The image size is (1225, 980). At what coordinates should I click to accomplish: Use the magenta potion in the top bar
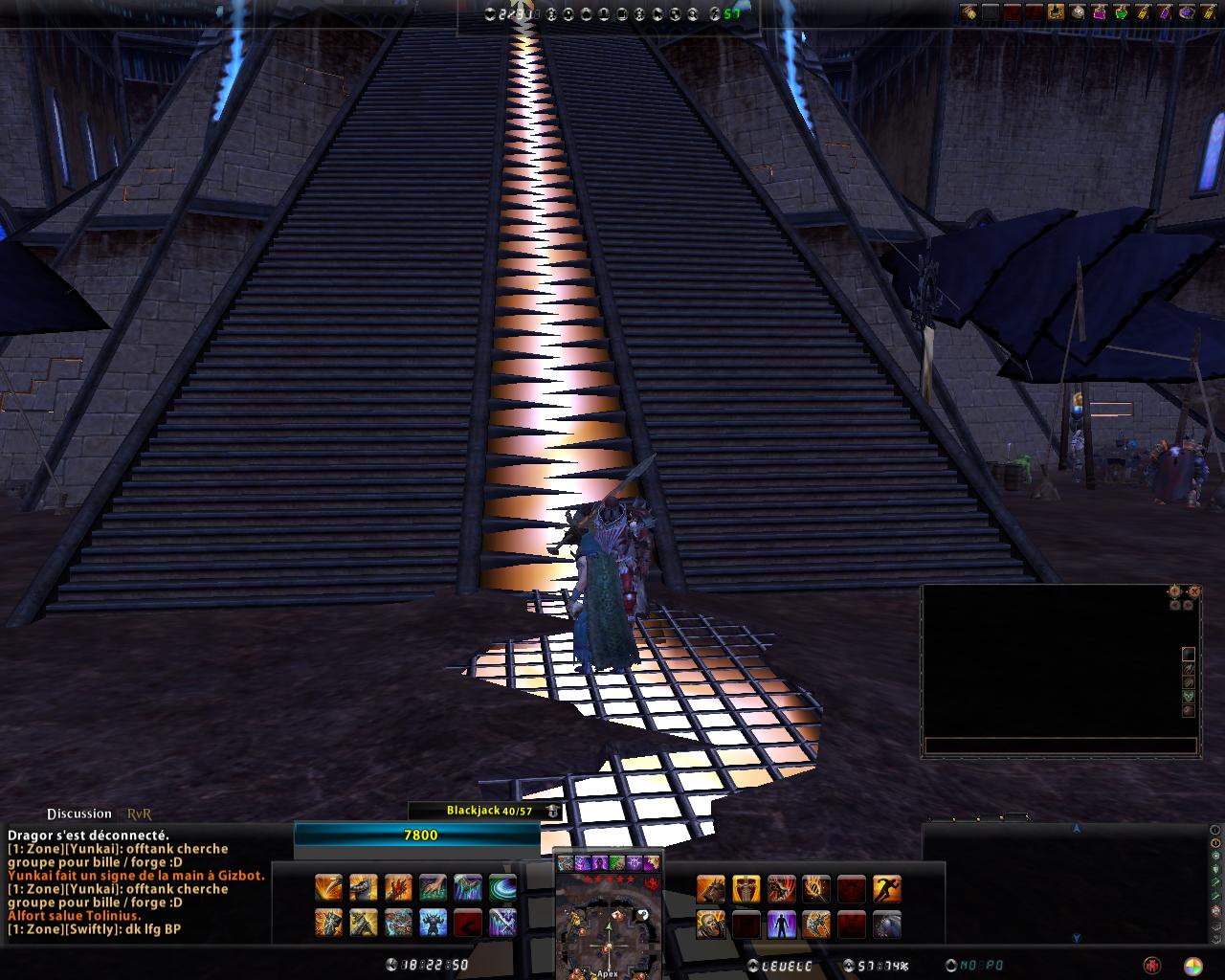pos(1099,12)
